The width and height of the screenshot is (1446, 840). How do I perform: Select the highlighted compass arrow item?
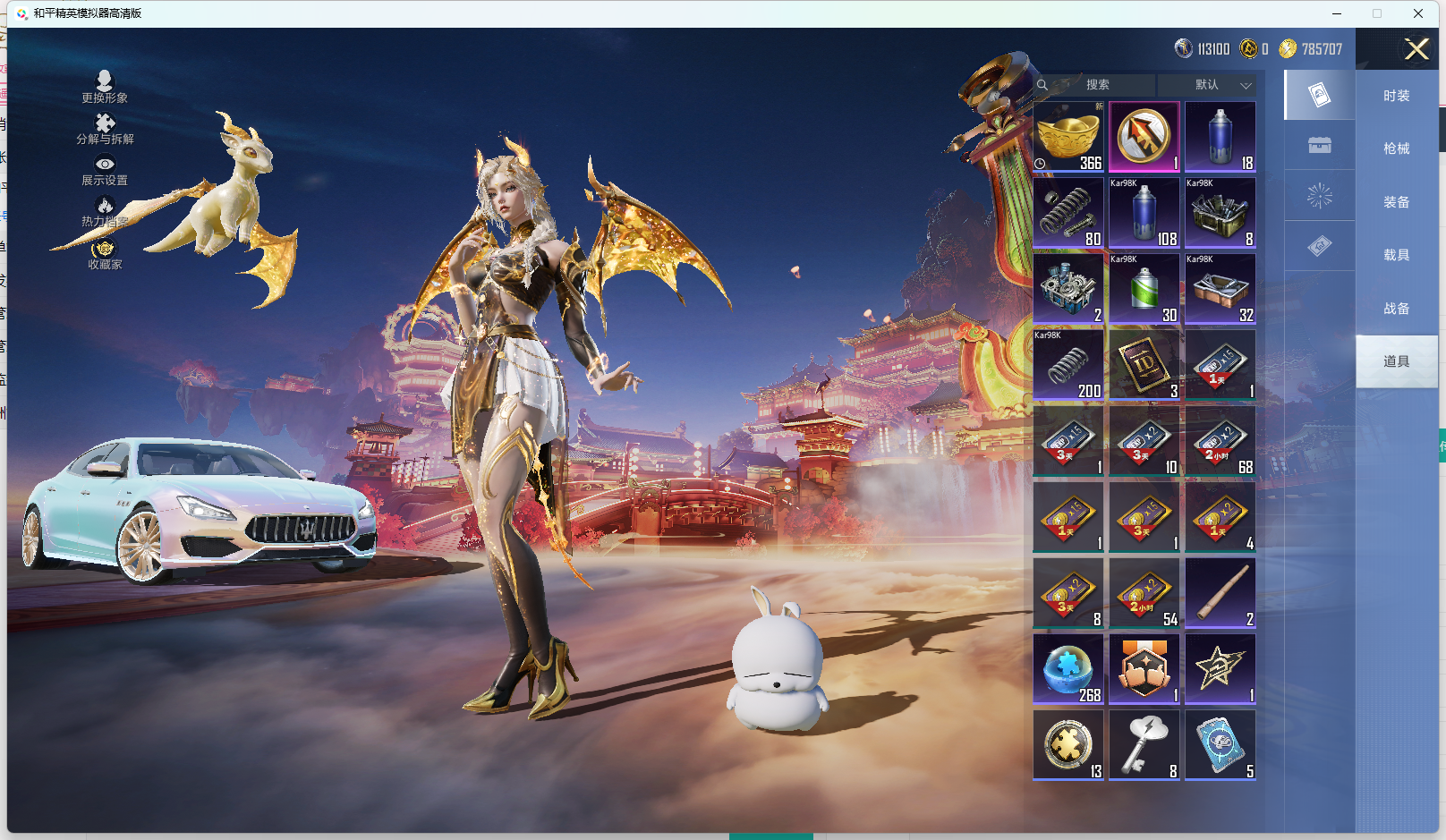pyautogui.click(x=1144, y=137)
